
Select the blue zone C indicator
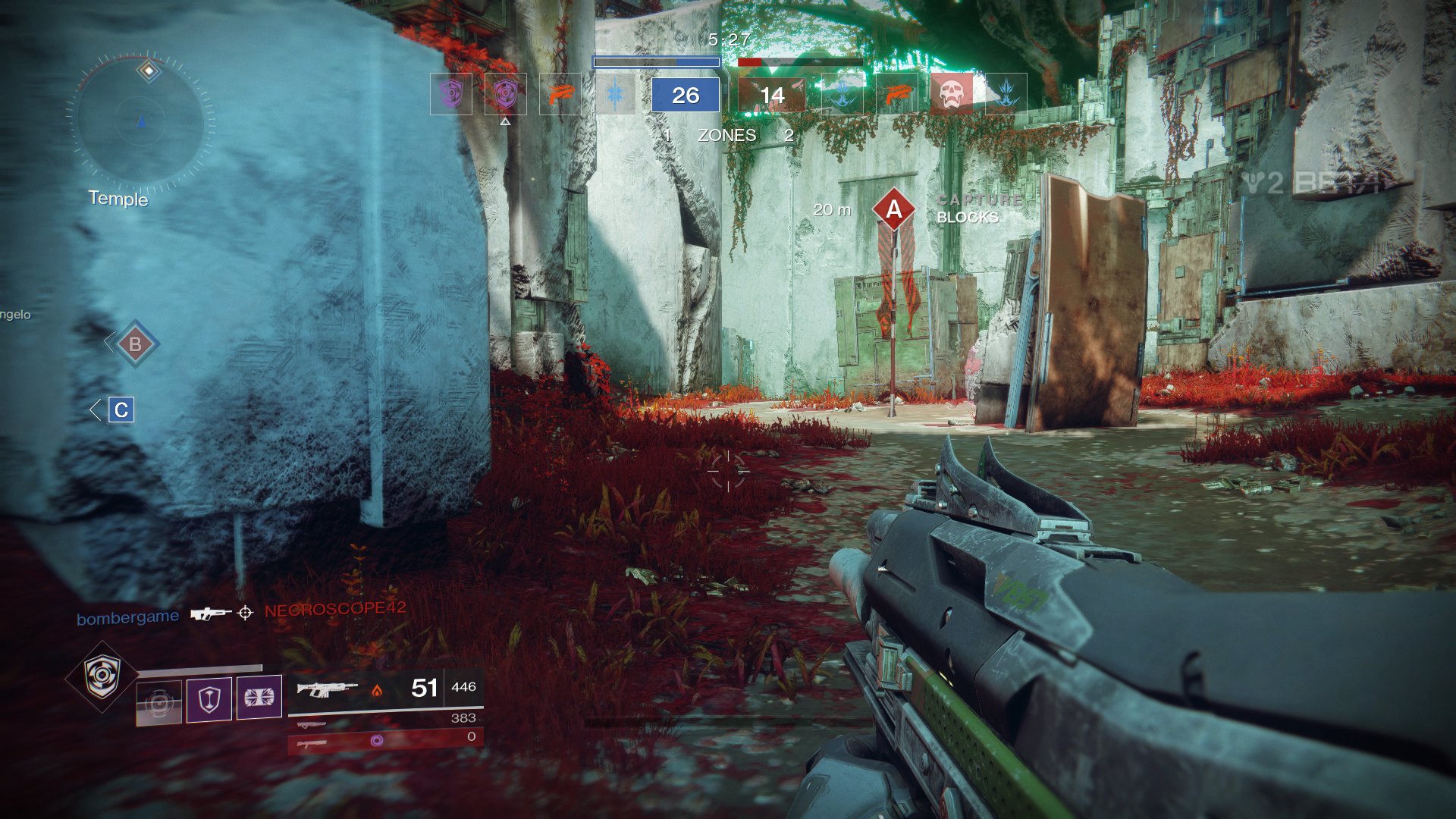point(121,410)
